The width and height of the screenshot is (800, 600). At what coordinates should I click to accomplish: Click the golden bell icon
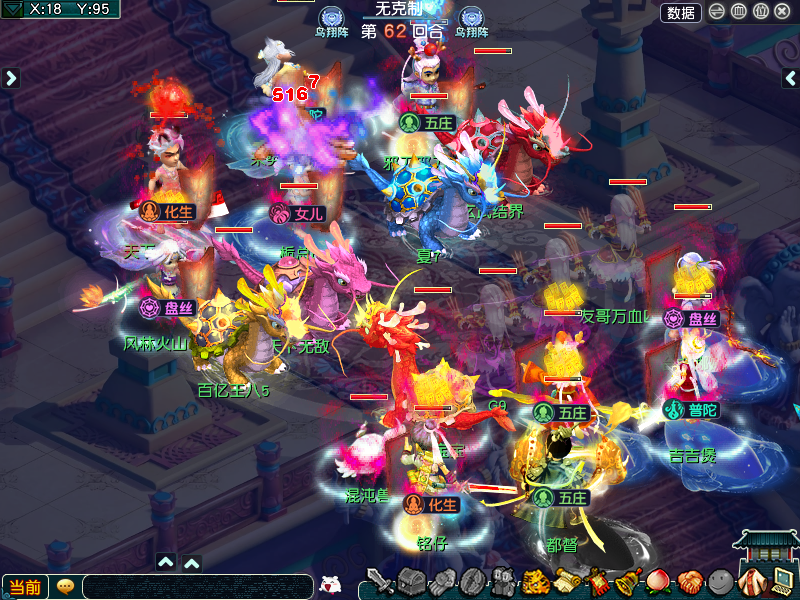[628, 581]
